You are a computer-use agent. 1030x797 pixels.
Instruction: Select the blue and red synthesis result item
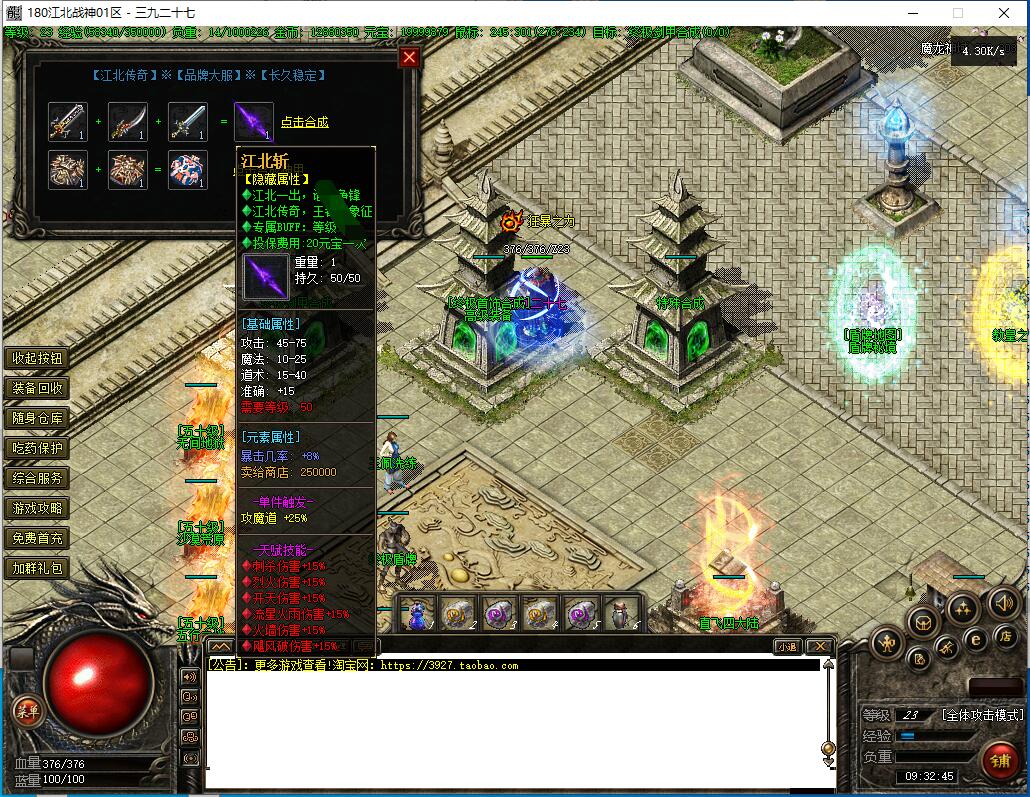[x=188, y=170]
